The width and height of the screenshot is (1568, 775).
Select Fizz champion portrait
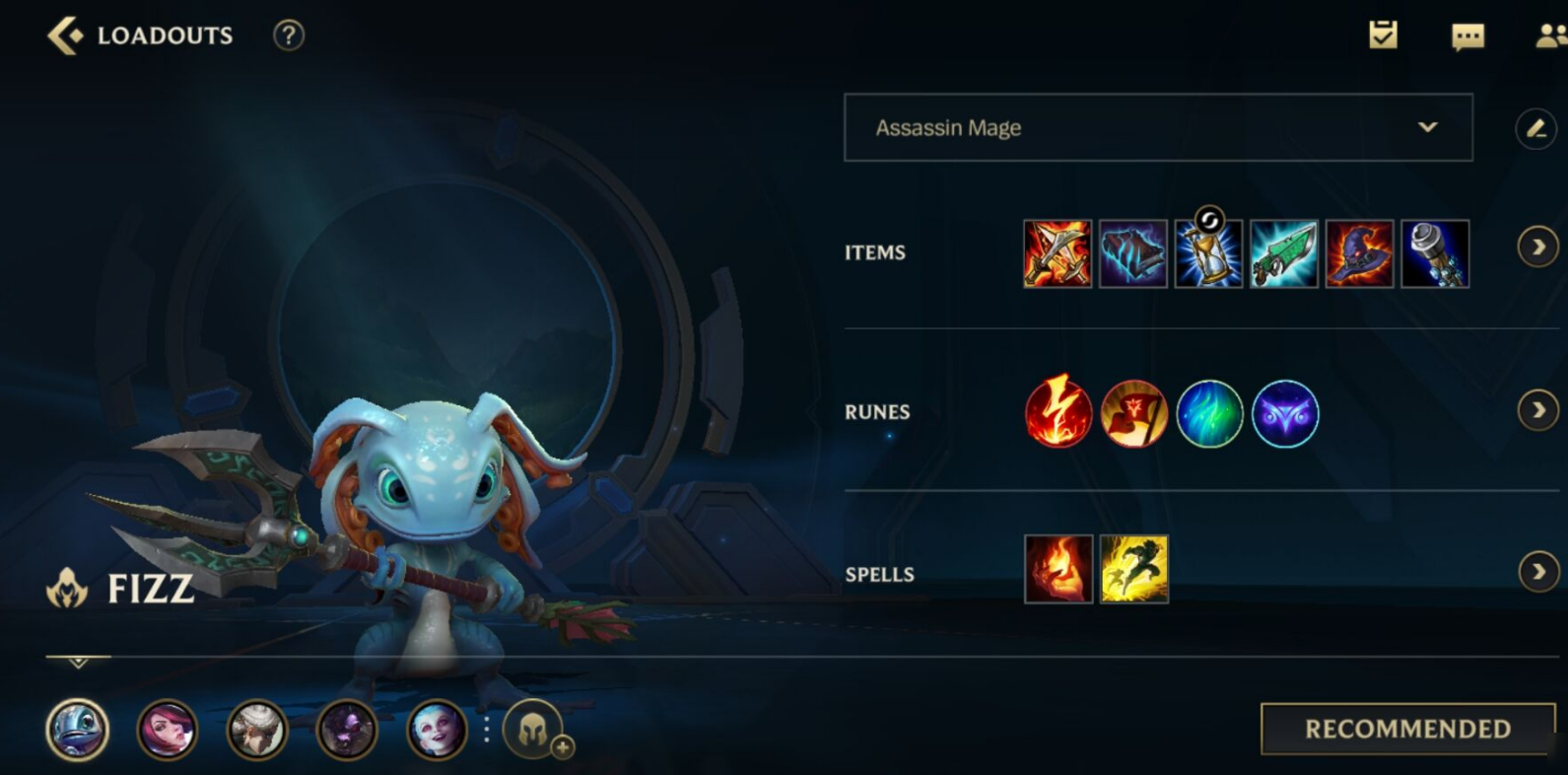(x=77, y=731)
